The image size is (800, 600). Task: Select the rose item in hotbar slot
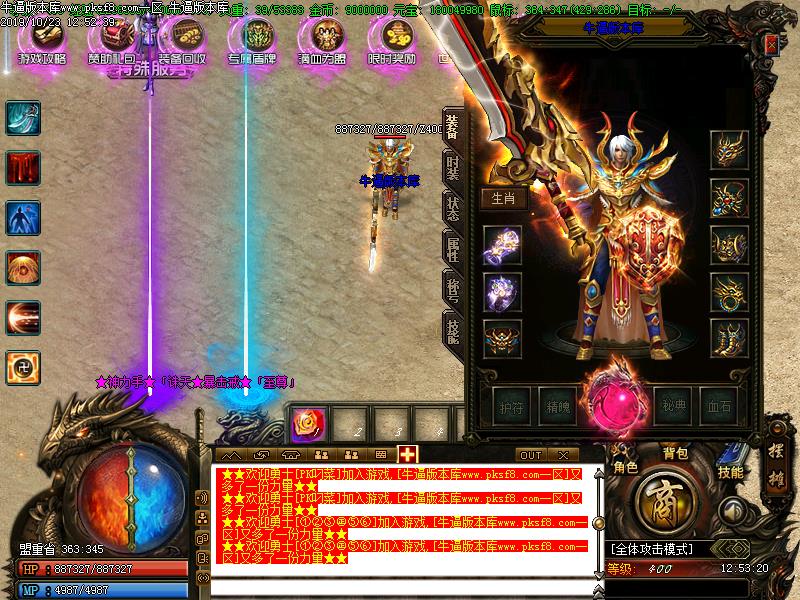pyautogui.click(x=303, y=424)
